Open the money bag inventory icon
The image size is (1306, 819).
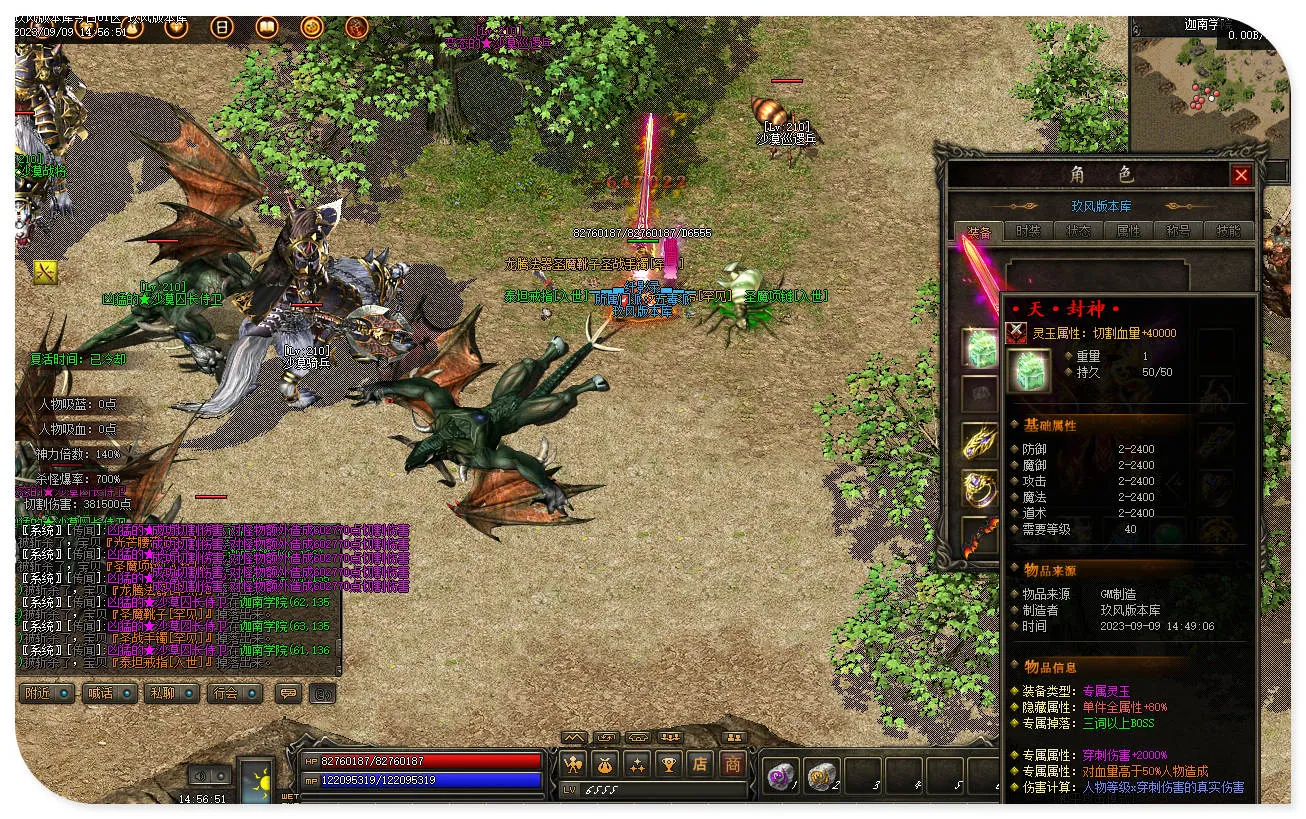click(x=604, y=765)
